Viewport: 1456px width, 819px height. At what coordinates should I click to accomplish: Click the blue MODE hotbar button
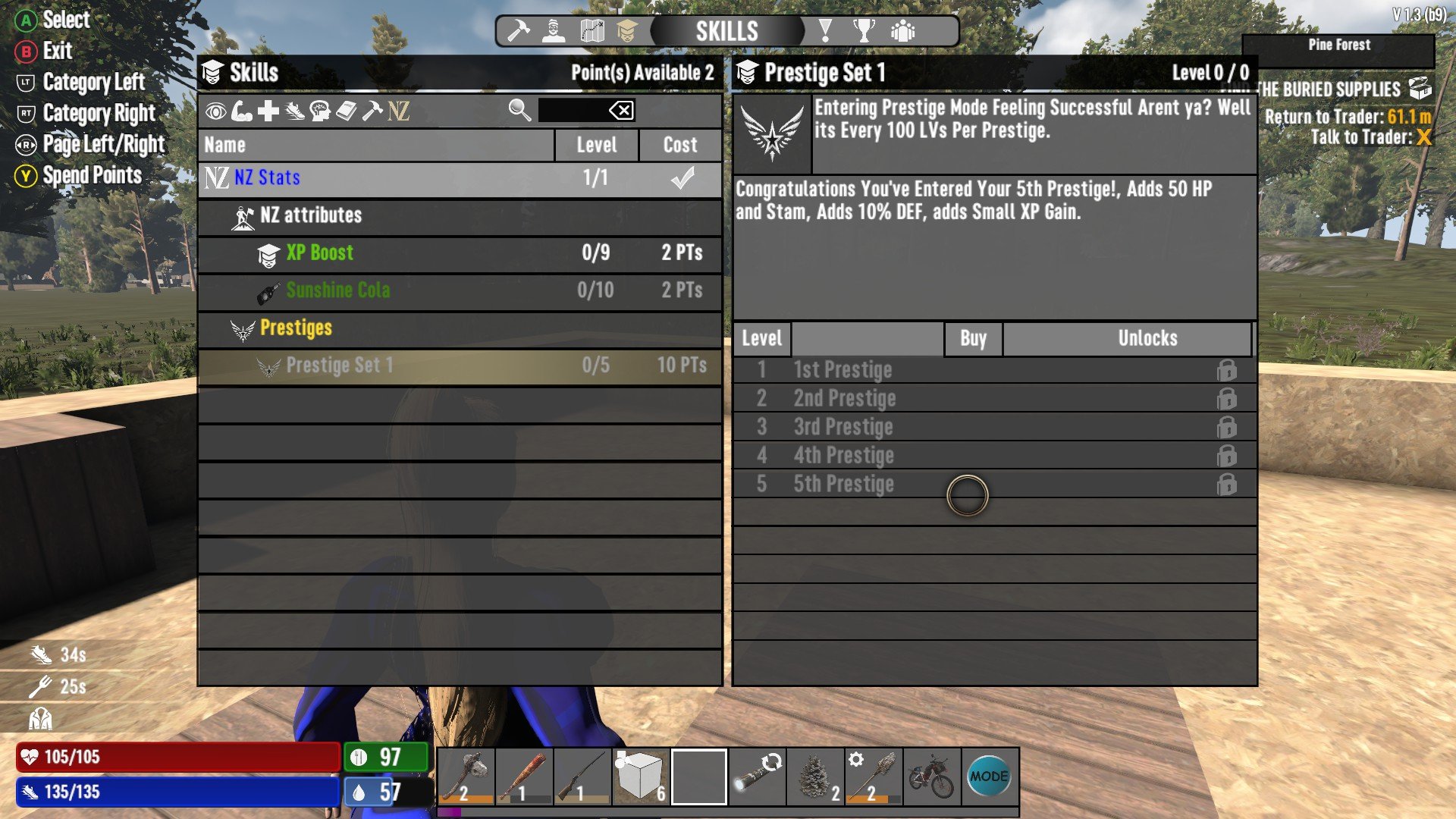pos(989,776)
